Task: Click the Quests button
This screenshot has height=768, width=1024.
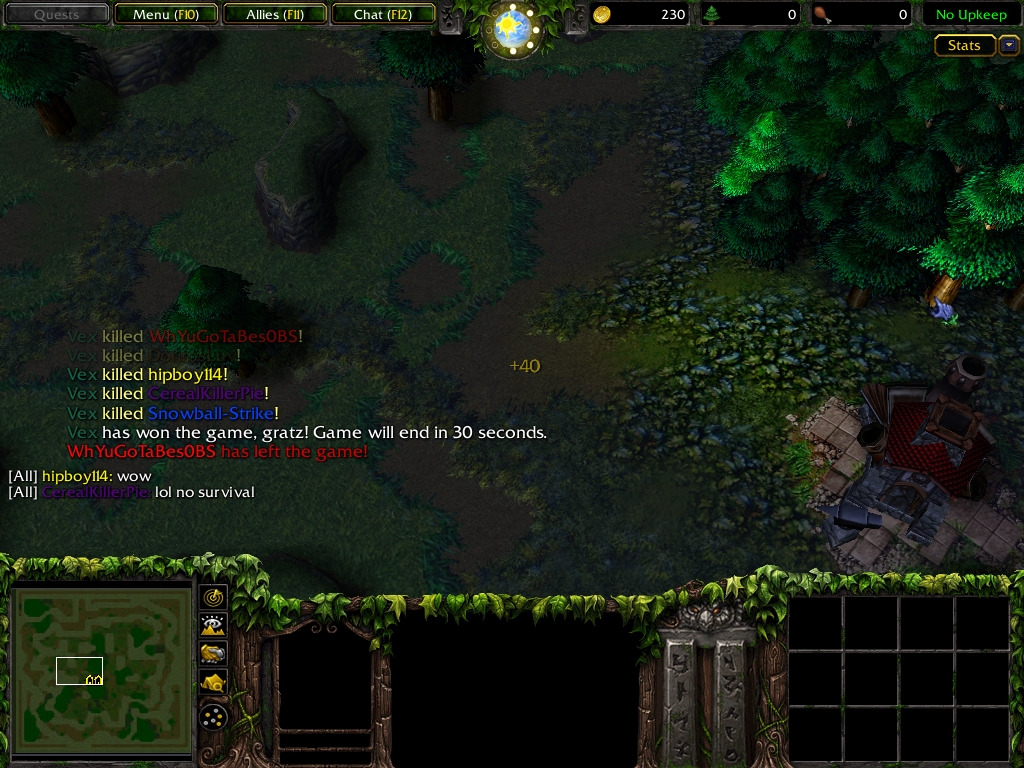Action: point(56,15)
